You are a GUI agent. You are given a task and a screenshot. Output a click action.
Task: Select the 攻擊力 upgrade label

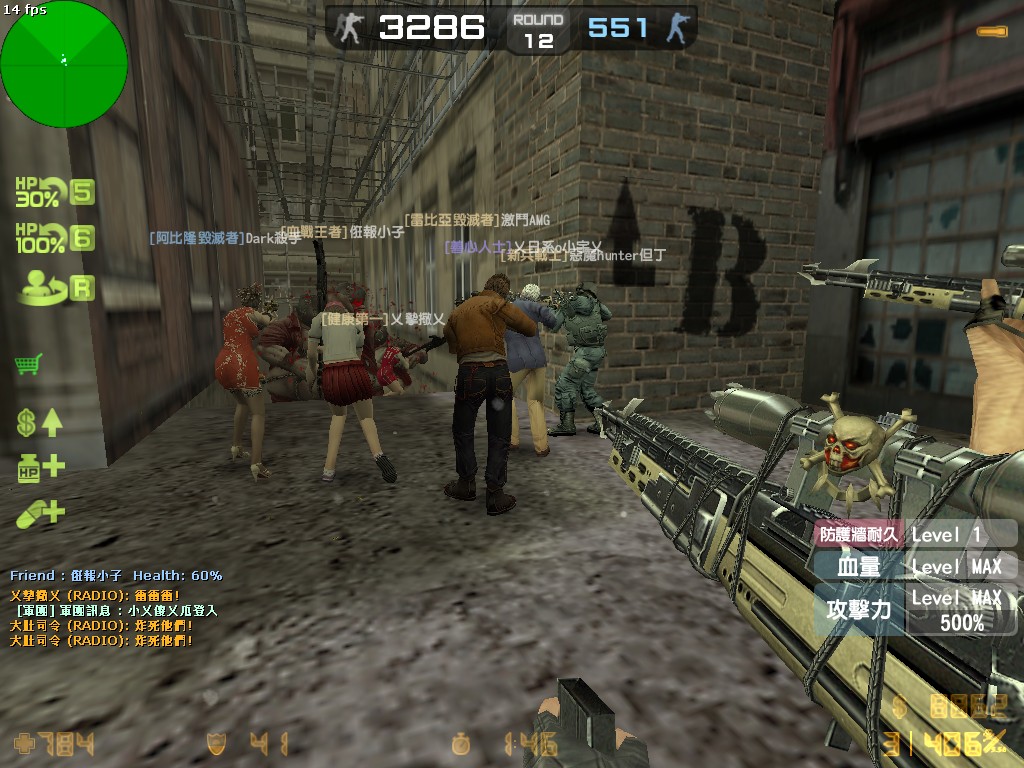coord(858,608)
